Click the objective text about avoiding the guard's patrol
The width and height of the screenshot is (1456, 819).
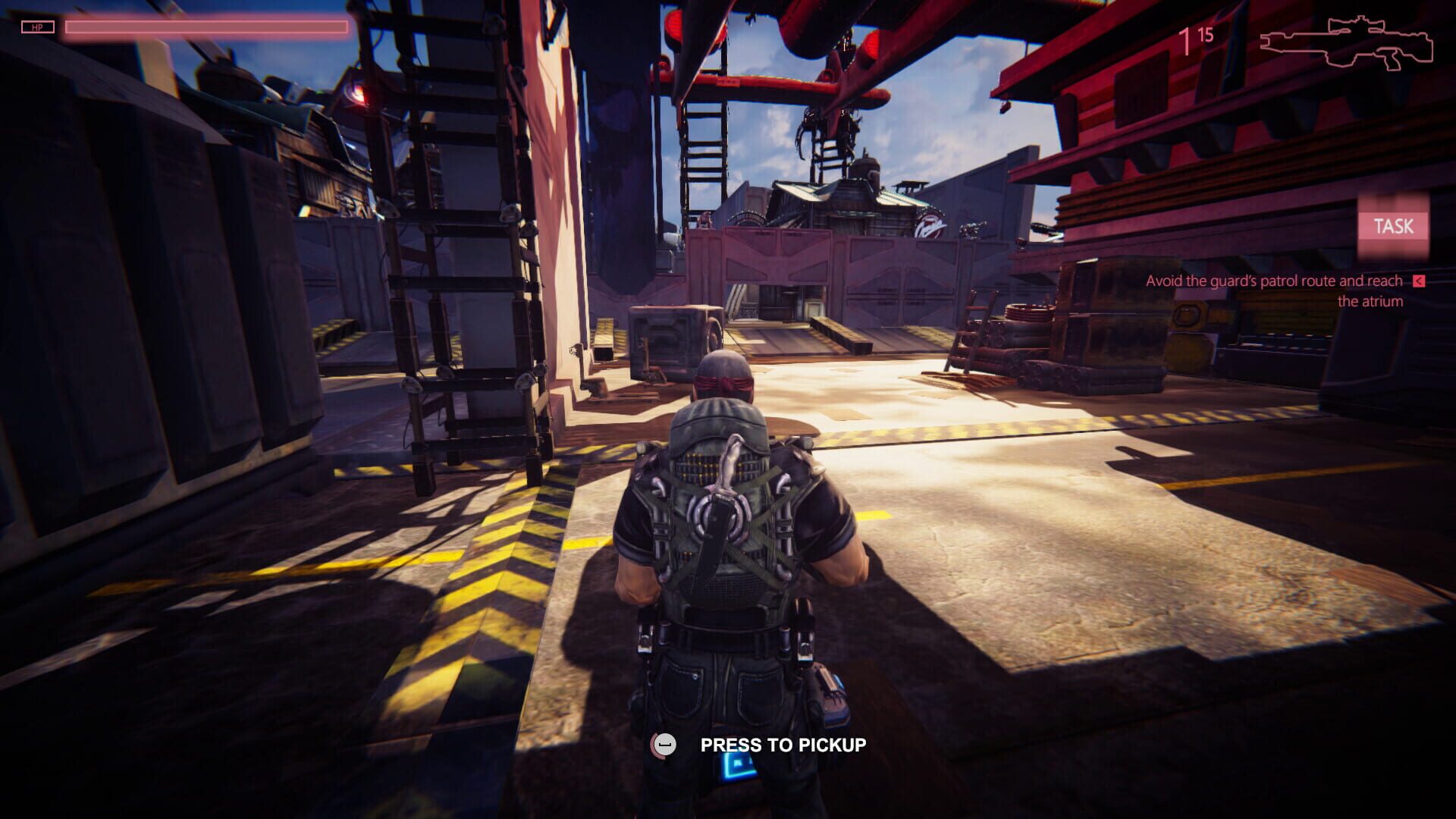pos(1274,281)
